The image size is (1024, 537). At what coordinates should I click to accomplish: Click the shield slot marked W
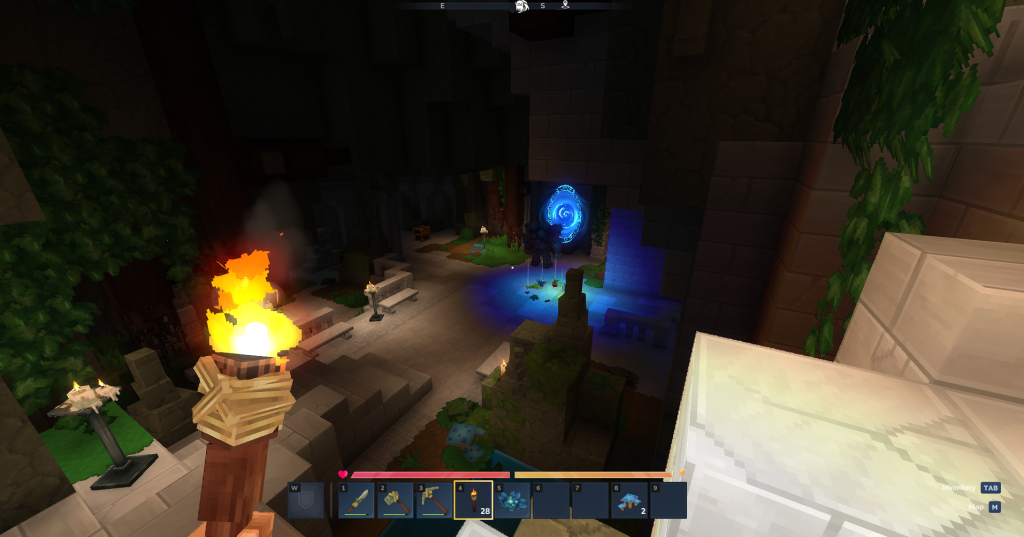307,500
